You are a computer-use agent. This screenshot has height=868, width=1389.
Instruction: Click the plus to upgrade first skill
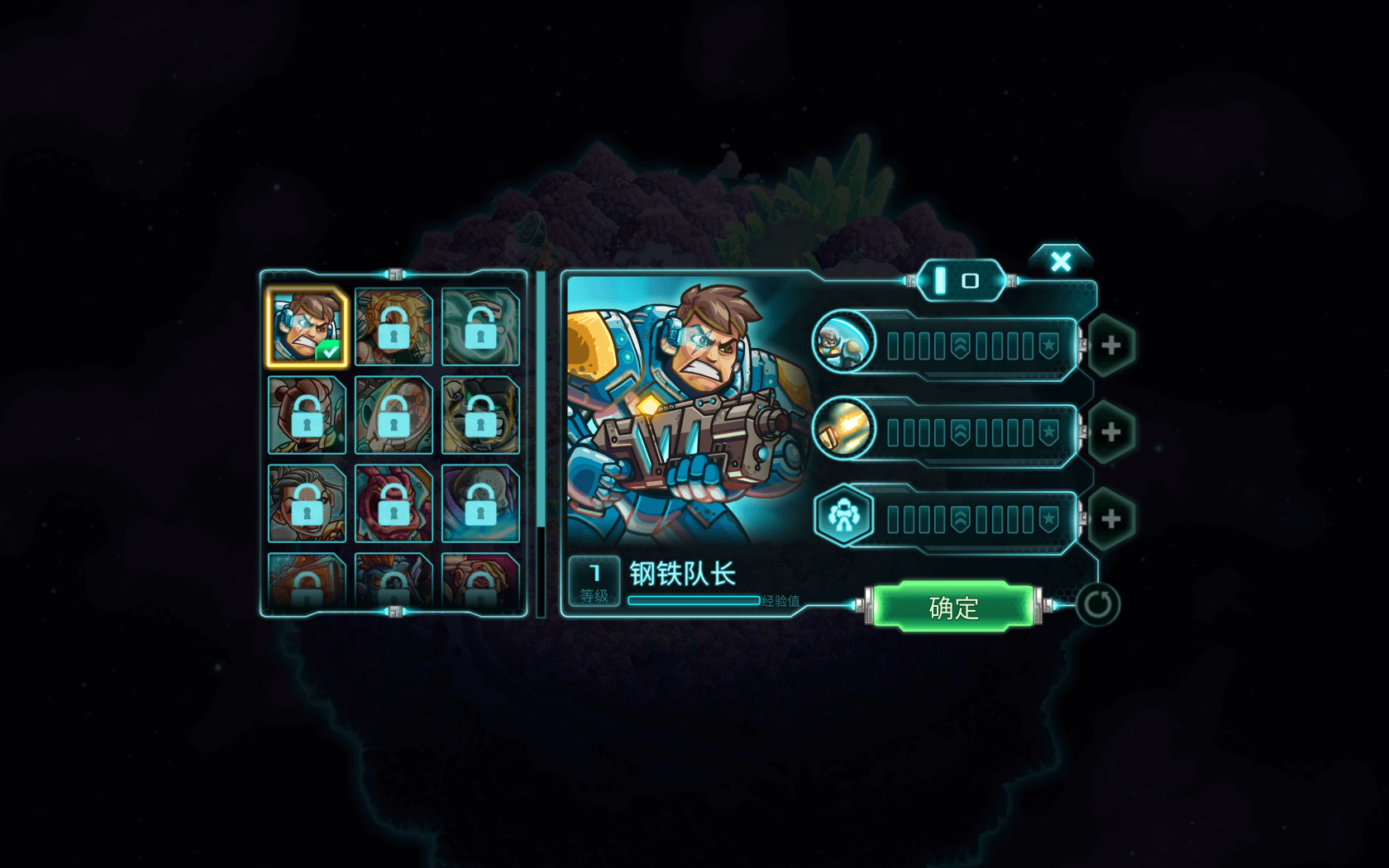(x=1111, y=346)
